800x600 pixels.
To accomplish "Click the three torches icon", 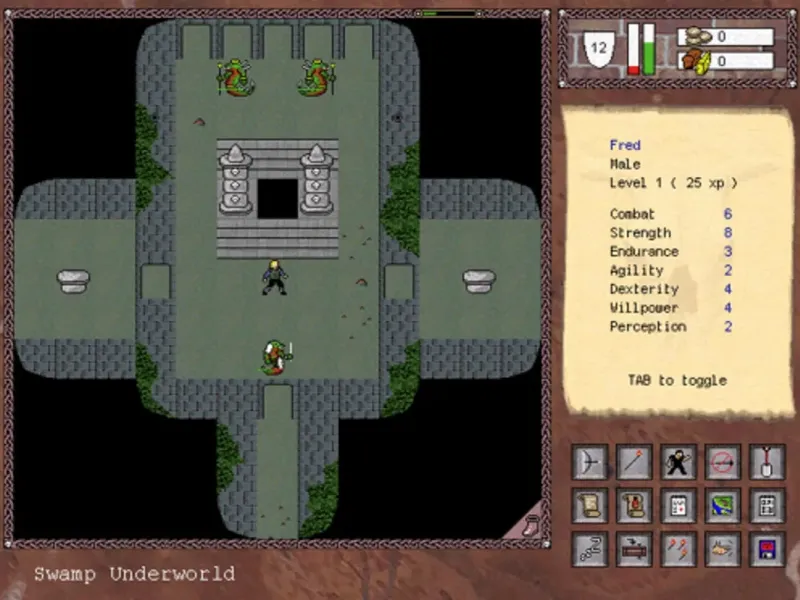I will coord(679,548).
